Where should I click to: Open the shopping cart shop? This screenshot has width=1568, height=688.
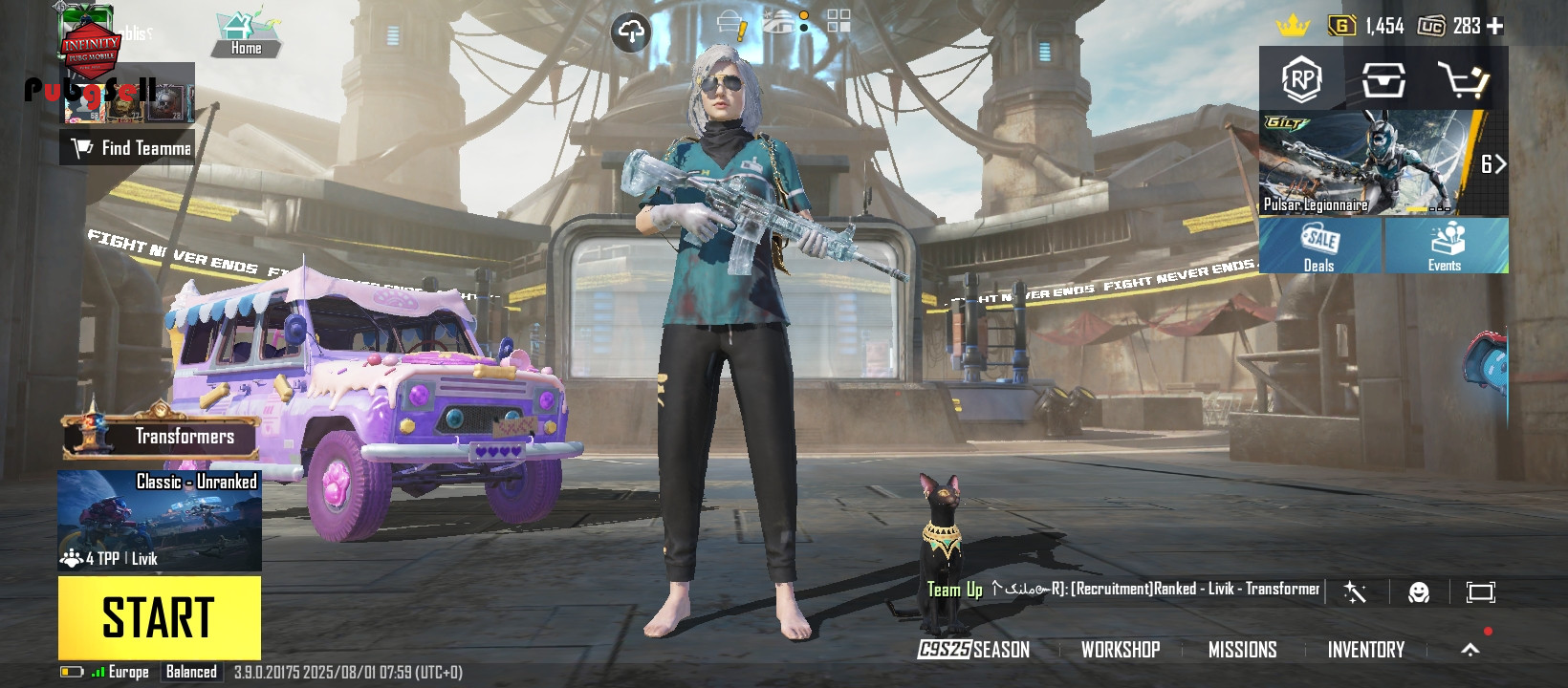[x=1463, y=80]
